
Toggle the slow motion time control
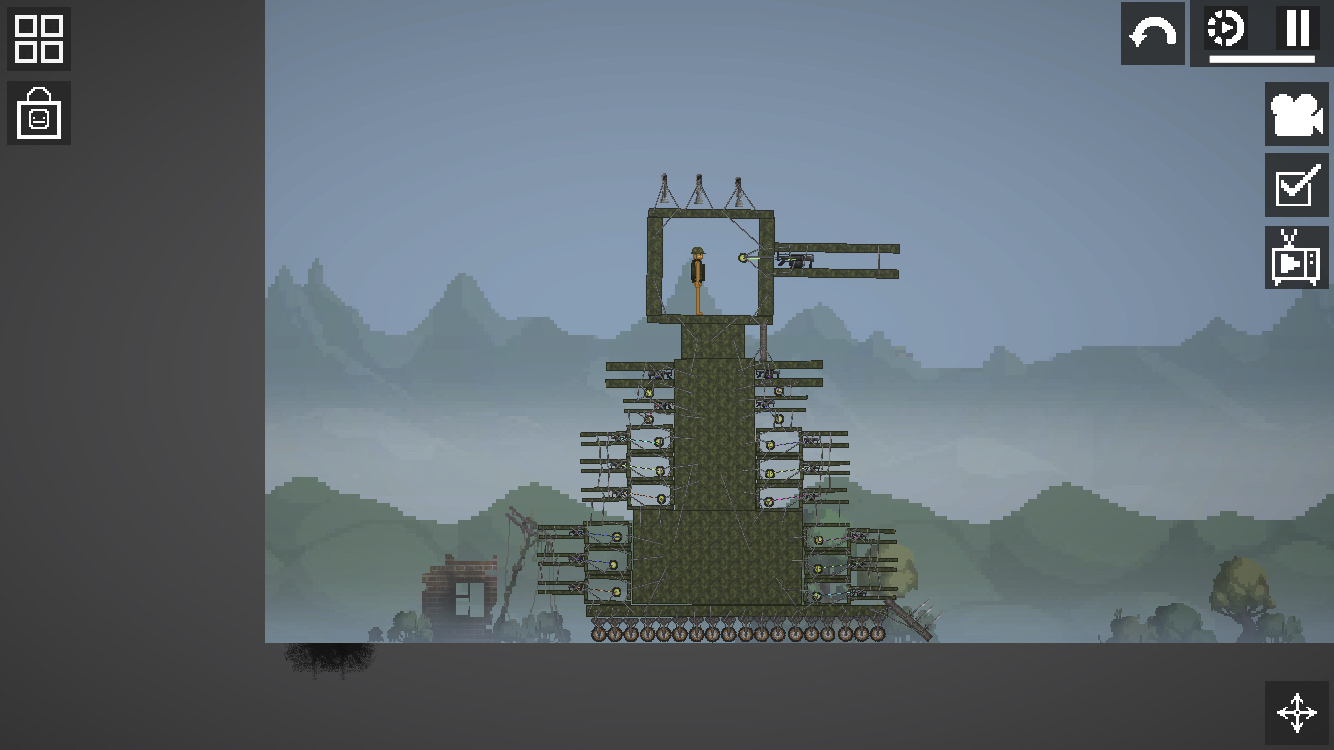[x=1226, y=29]
